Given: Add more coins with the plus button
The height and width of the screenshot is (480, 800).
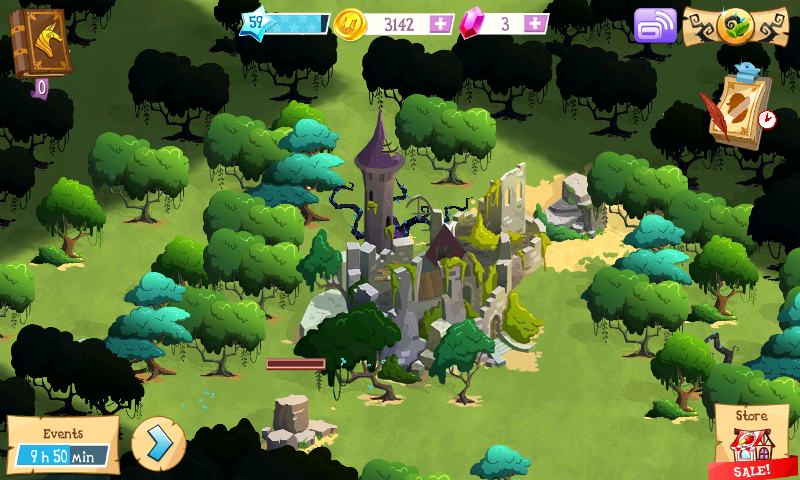Looking at the screenshot, I should click(x=440, y=23).
